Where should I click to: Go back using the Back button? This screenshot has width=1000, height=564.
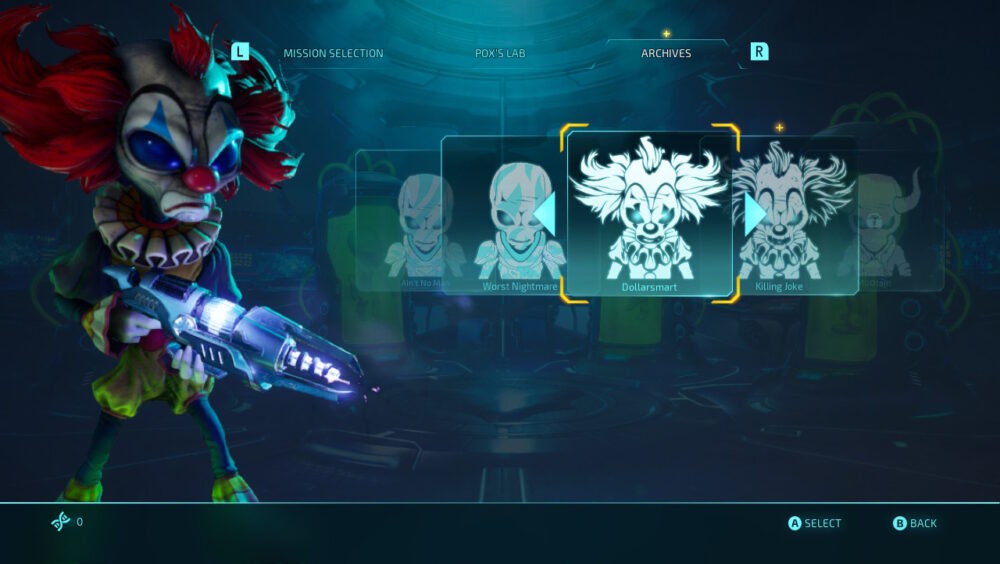point(915,523)
